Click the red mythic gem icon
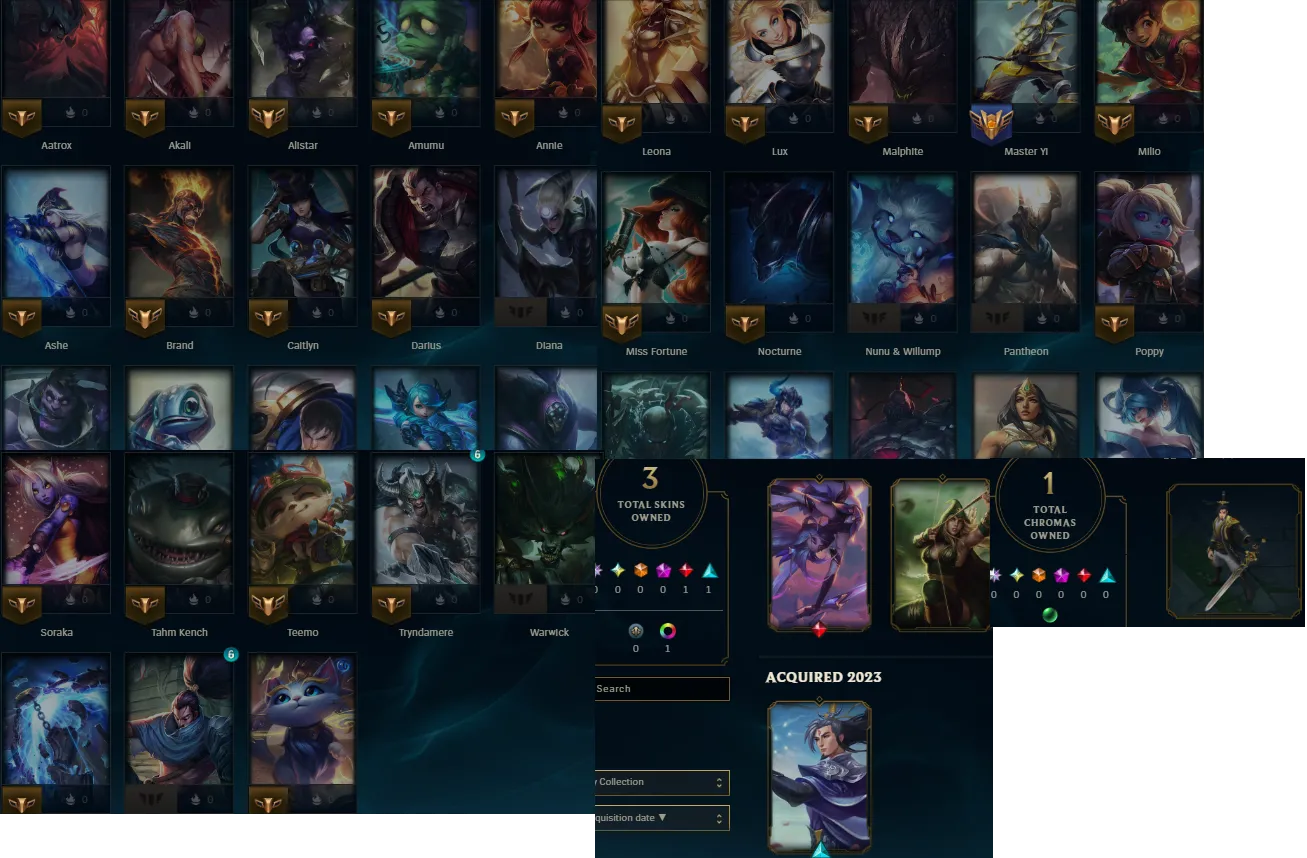Screen dimensions: 1307x858 684,572
